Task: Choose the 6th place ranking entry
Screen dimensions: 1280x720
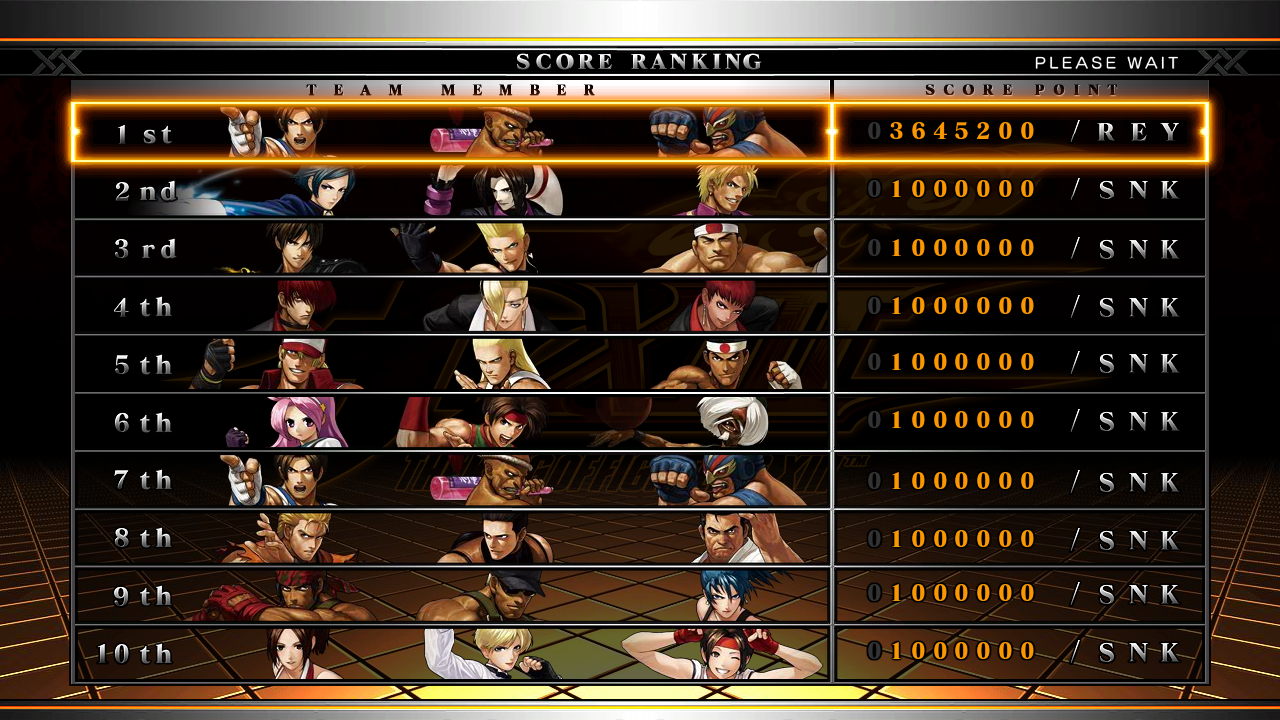Action: 640,421
